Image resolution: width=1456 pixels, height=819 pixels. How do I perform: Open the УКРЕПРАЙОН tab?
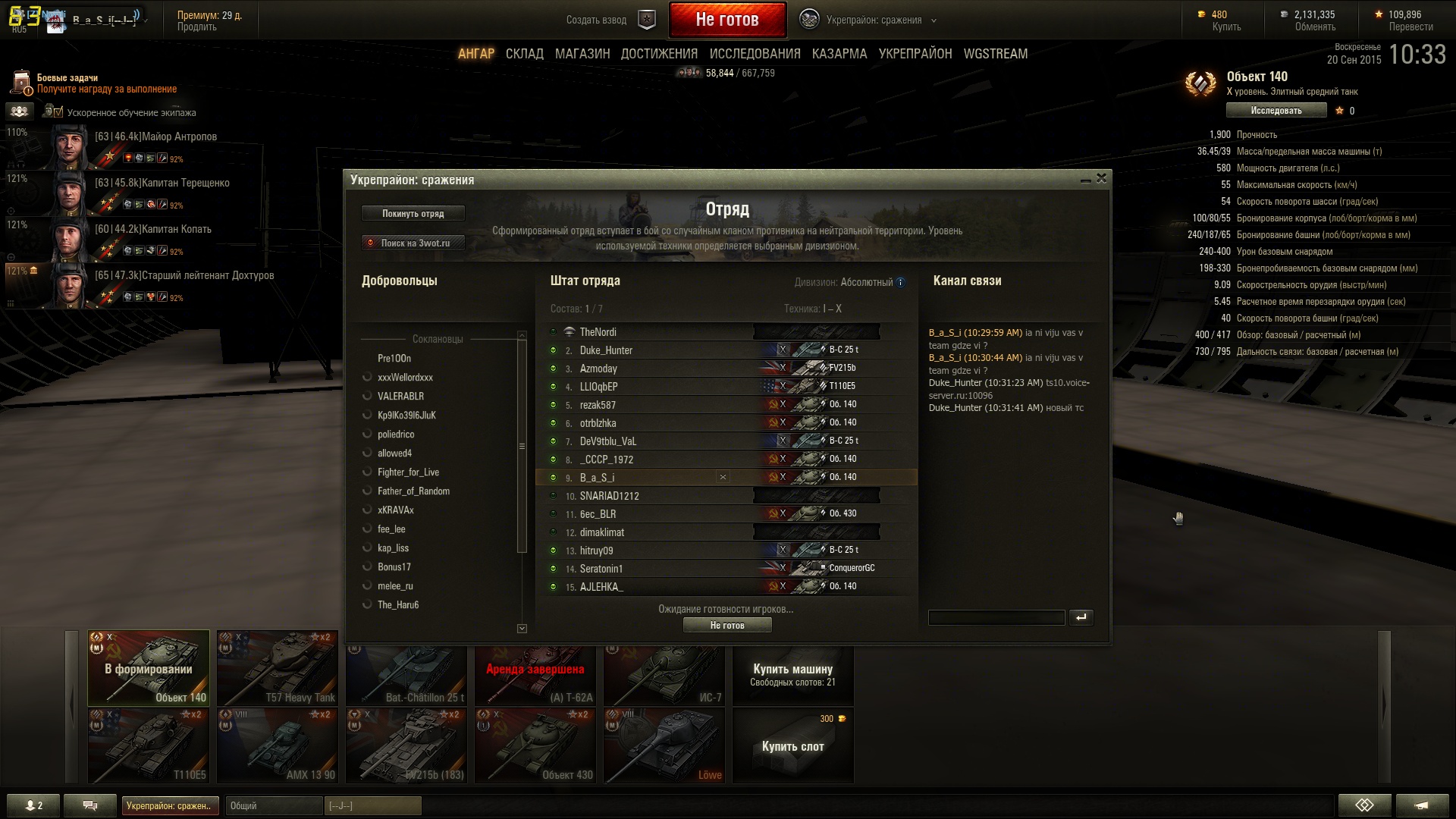[x=915, y=54]
